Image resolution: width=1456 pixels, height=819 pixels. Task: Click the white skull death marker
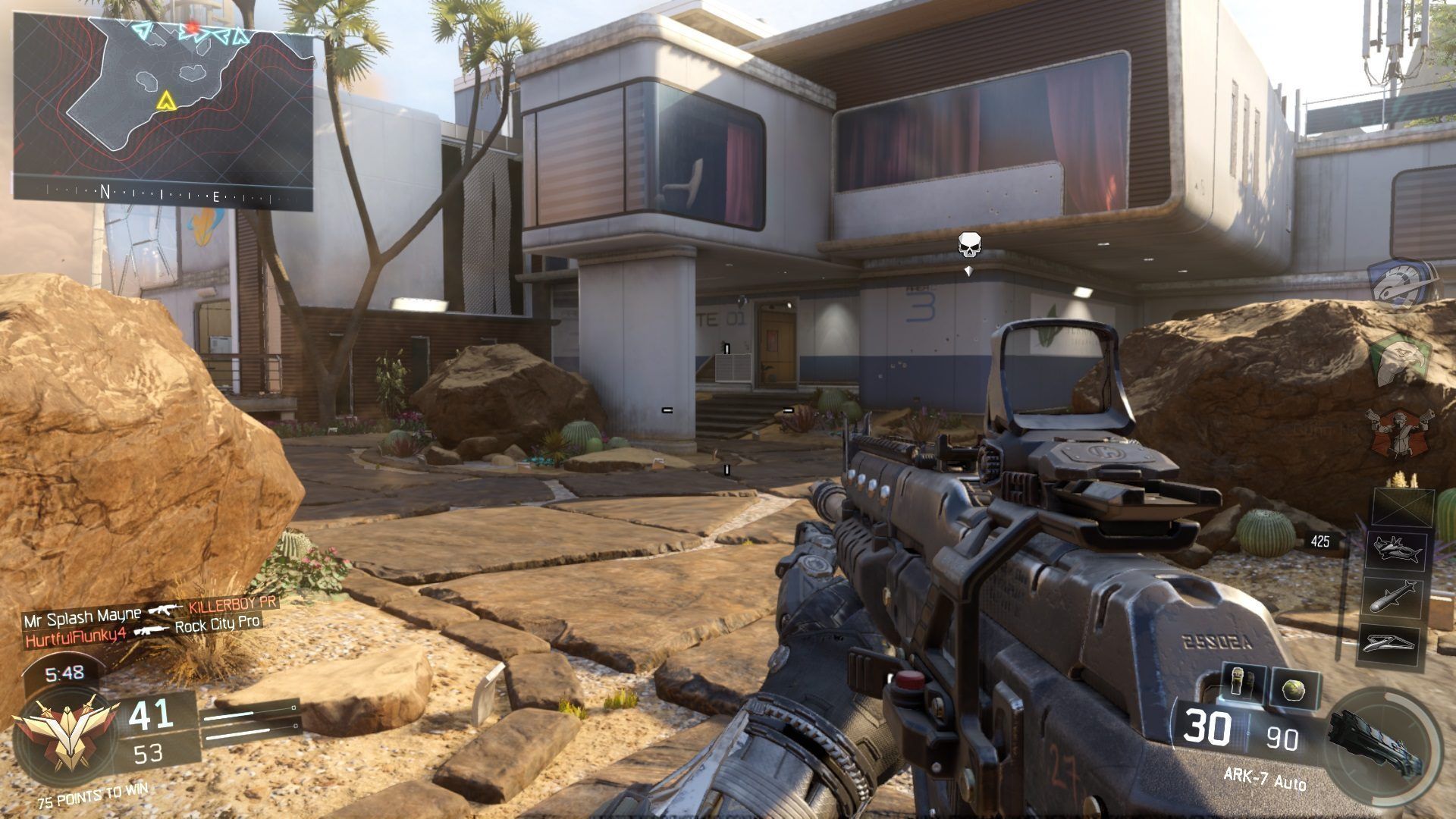(968, 245)
